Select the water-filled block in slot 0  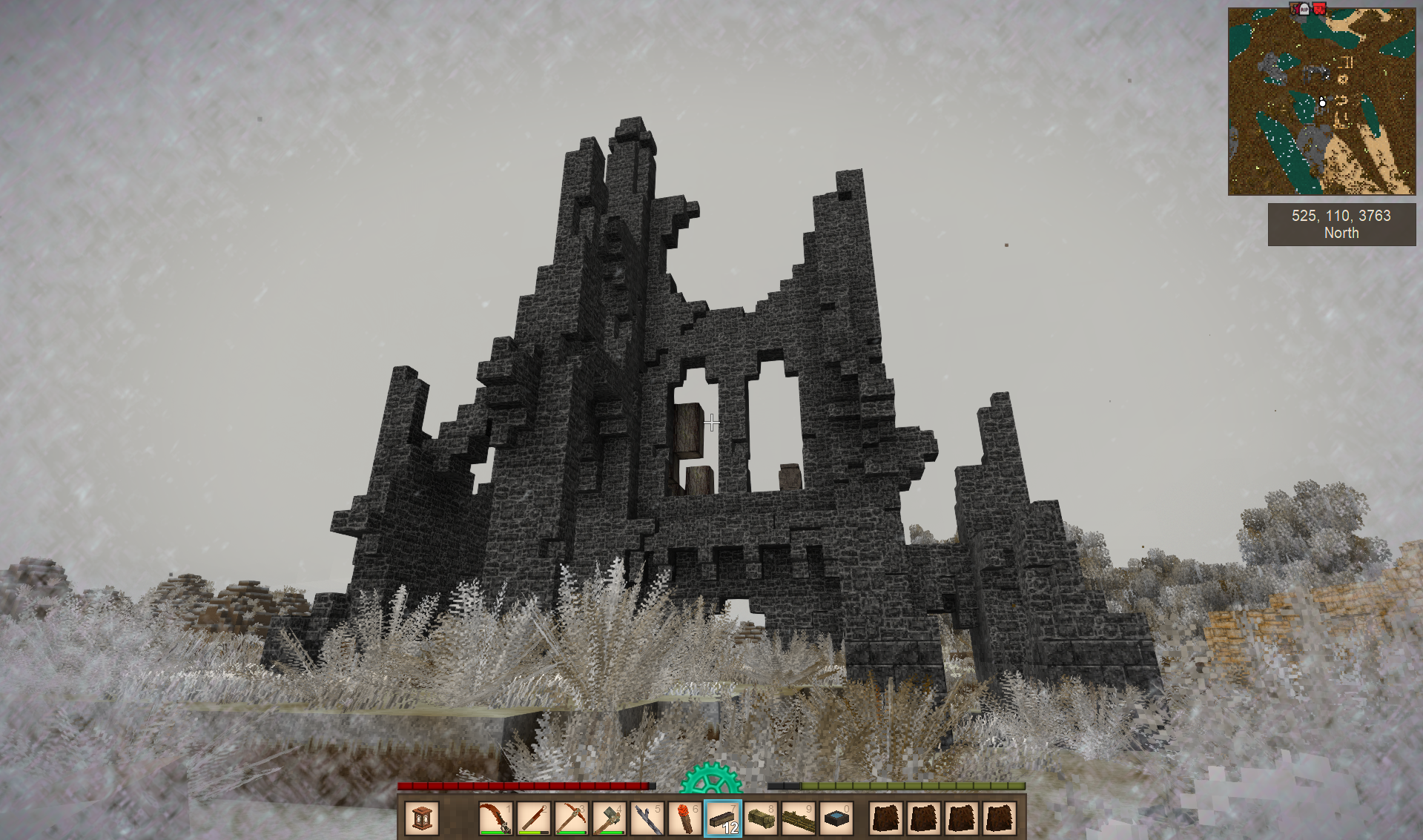coord(836,818)
